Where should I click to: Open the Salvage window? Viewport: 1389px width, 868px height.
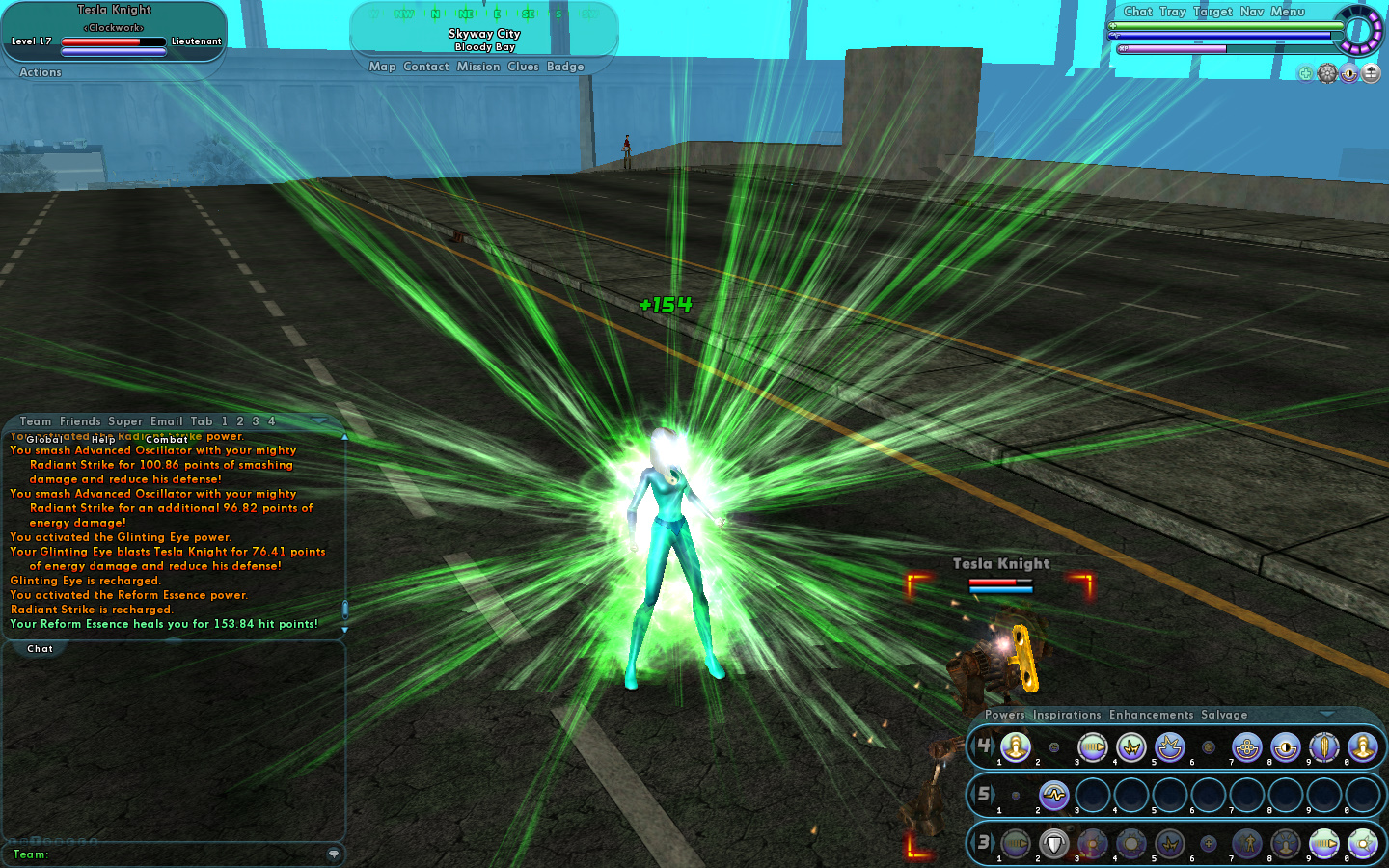1224,715
